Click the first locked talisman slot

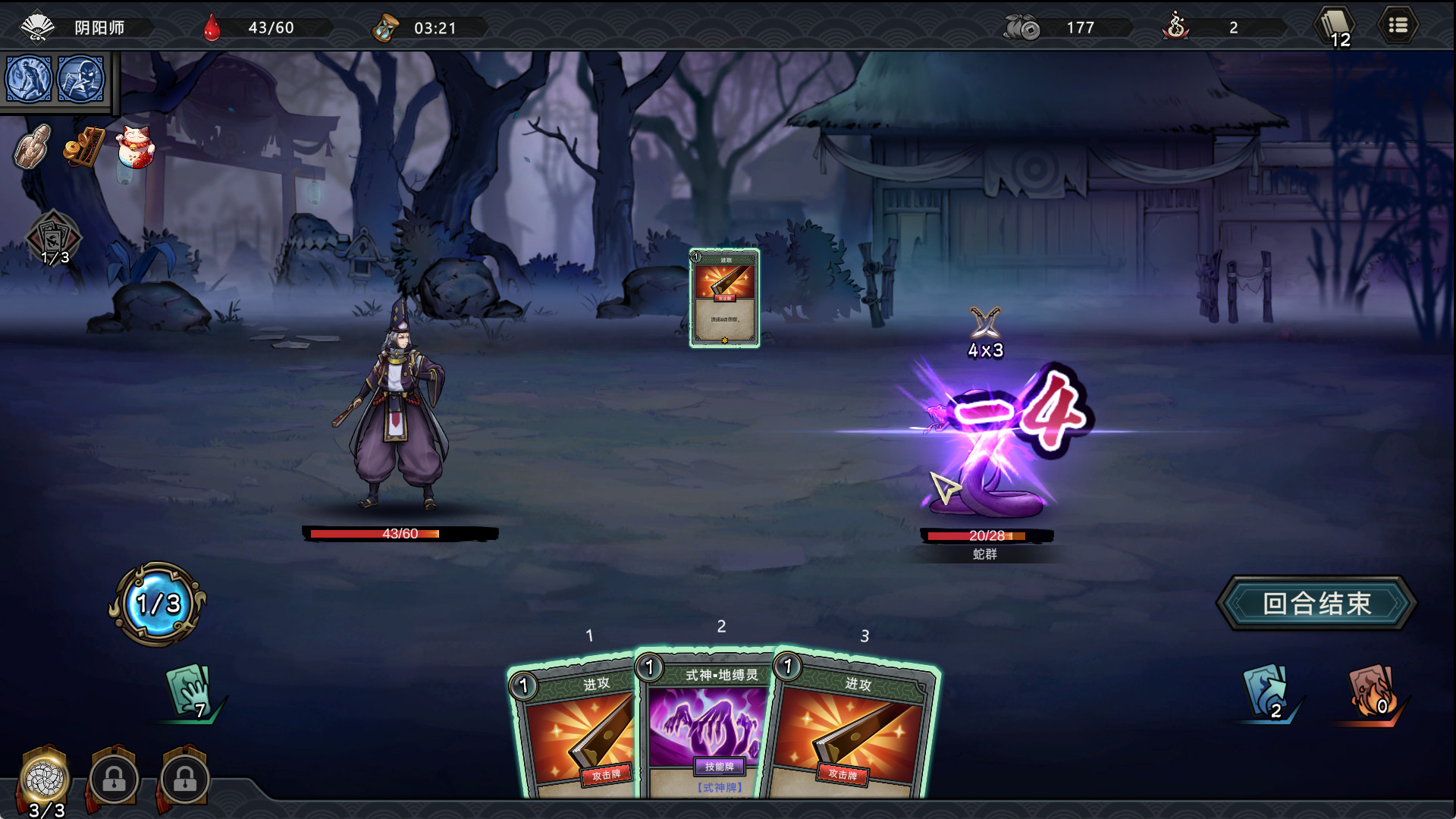[112, 779]
